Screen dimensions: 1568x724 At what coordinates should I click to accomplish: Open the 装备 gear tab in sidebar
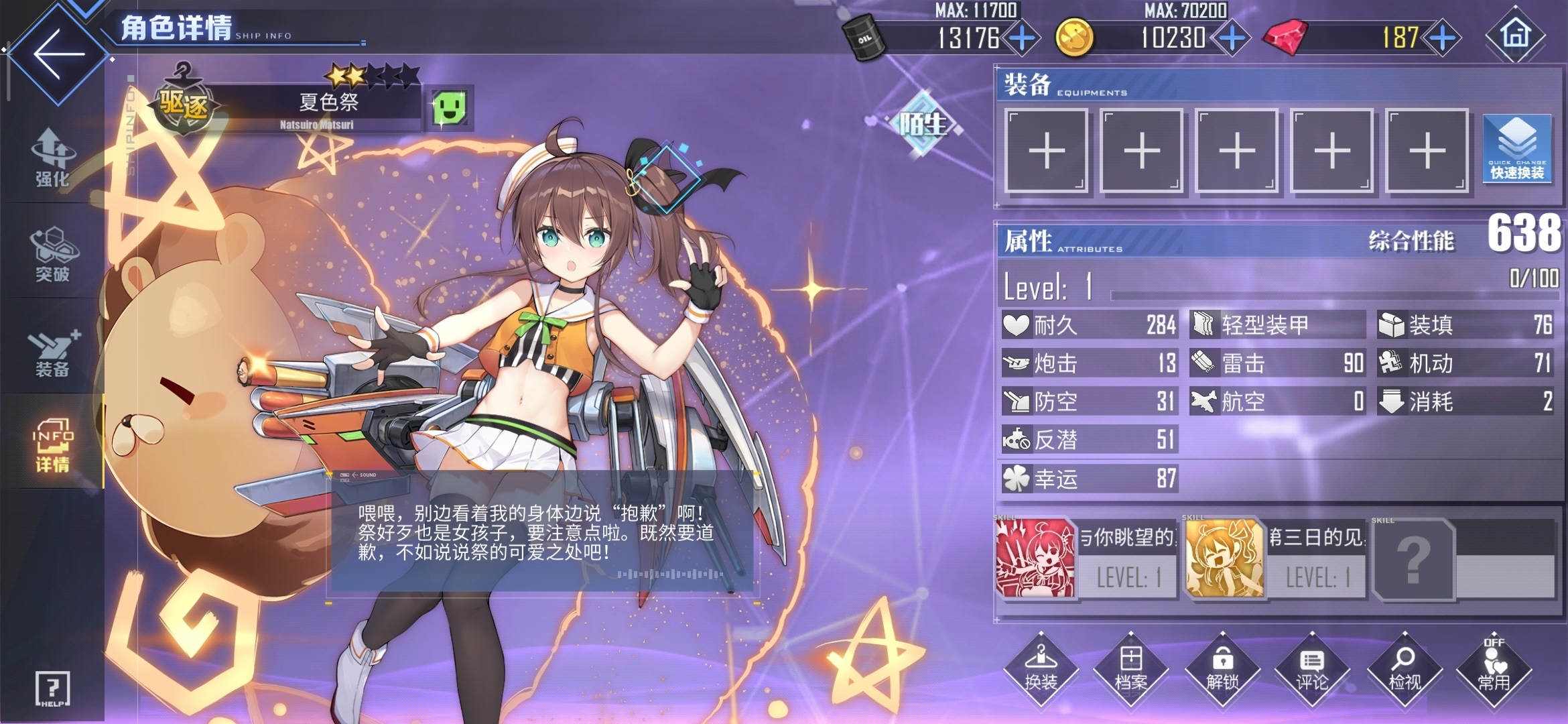52,352
